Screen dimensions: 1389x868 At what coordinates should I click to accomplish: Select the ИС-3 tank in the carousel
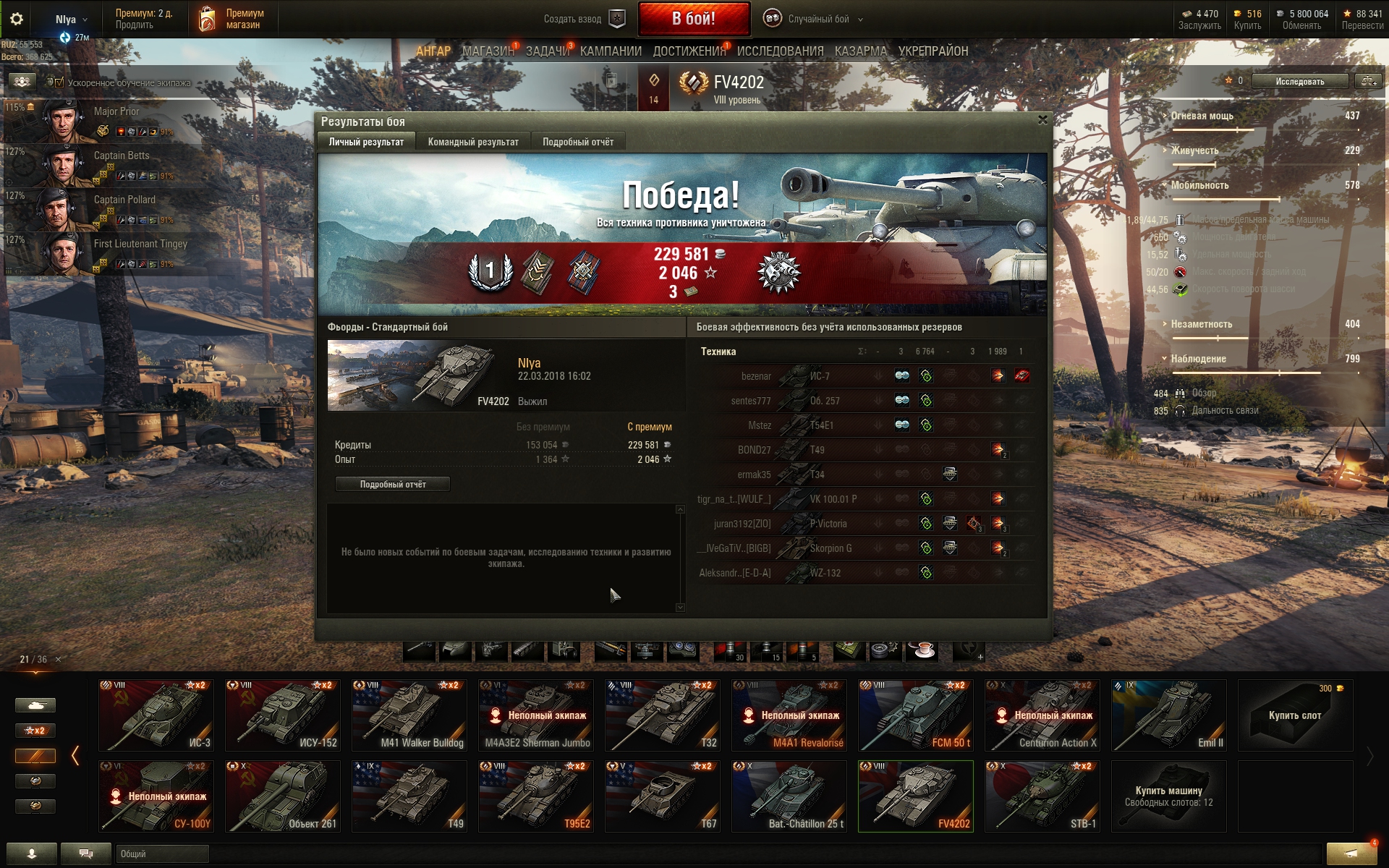pyautogui.click(x=156, y=715)
